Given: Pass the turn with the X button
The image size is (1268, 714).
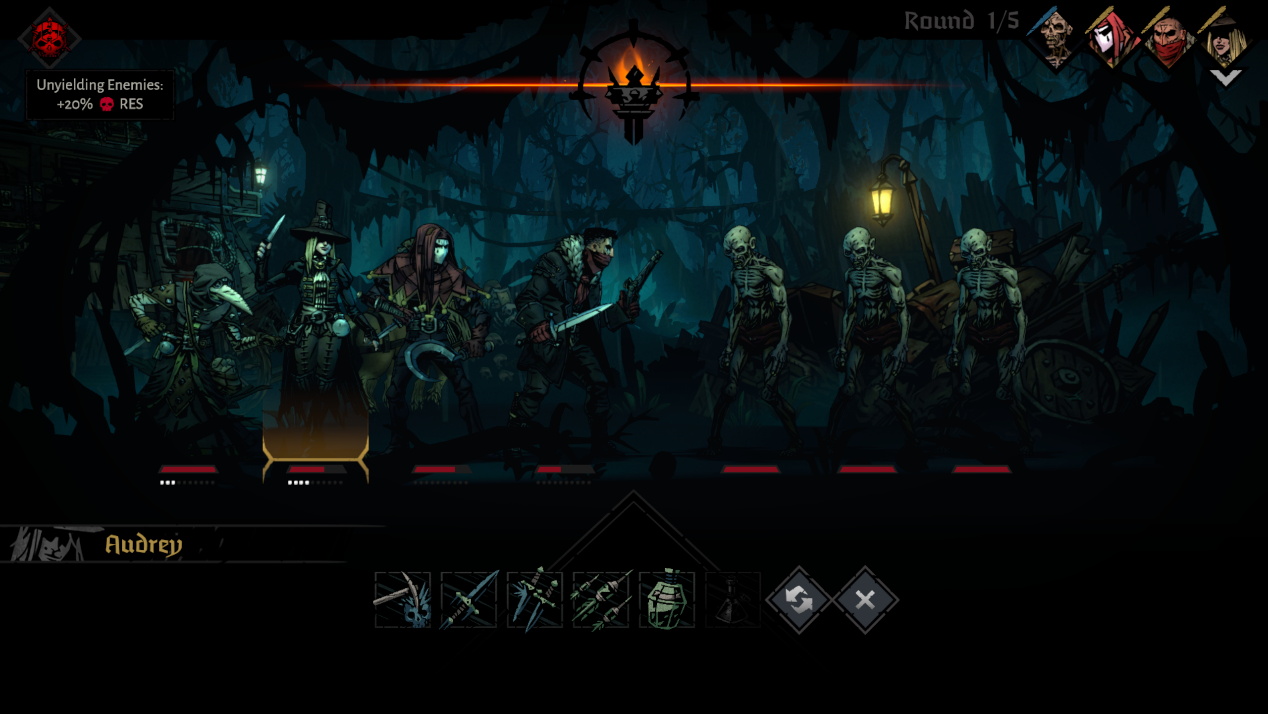Looking at the screenshot, I should (x=865, y=600).
